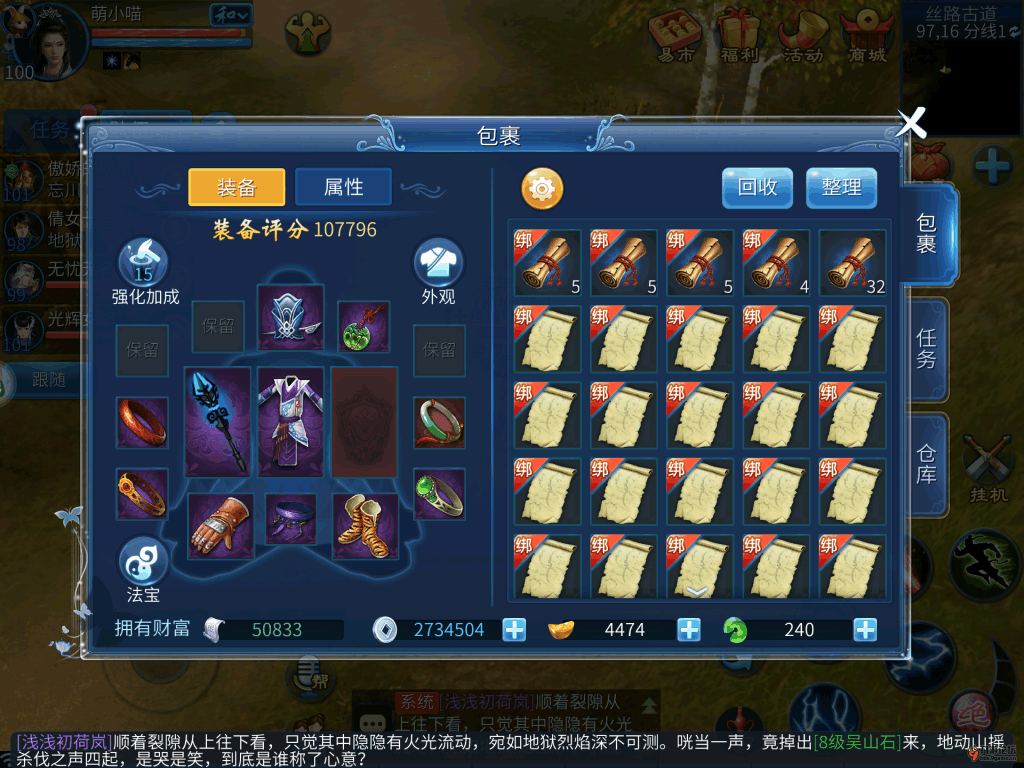Open the orange gear settings icon
This screenshot has height=768, width=1024.
[542, 188]
